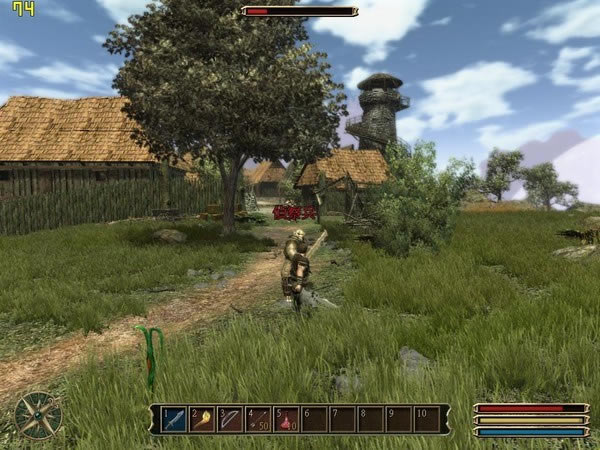Image resolution: width=600 pixels, height=450 pixels.
Task: Select the sword in hotbar slot 1
Action: [174, 419]
